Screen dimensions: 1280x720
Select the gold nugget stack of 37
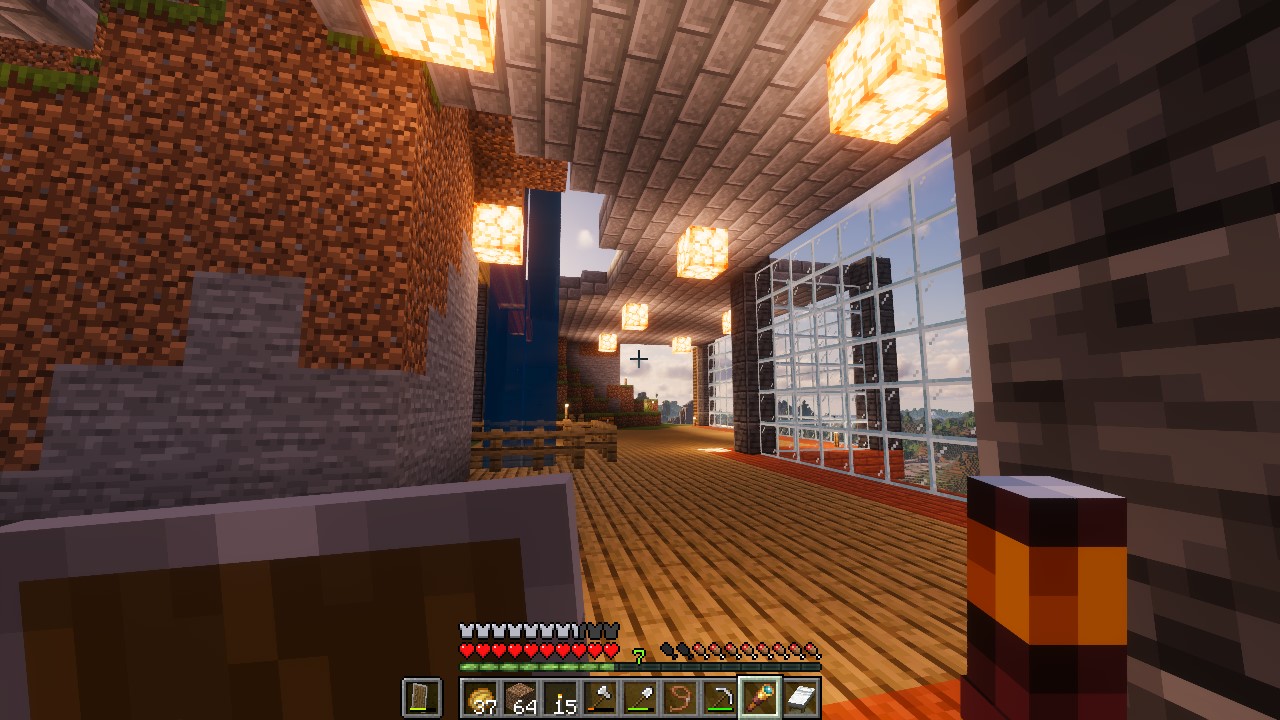(480, 697)
